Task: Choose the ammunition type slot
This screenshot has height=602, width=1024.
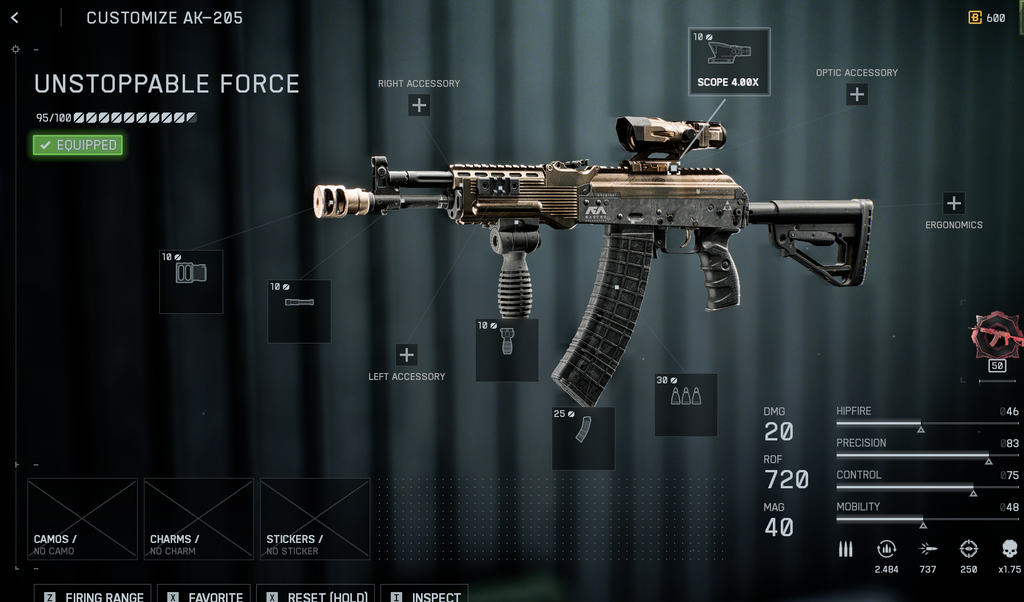Action: point(686,405)
